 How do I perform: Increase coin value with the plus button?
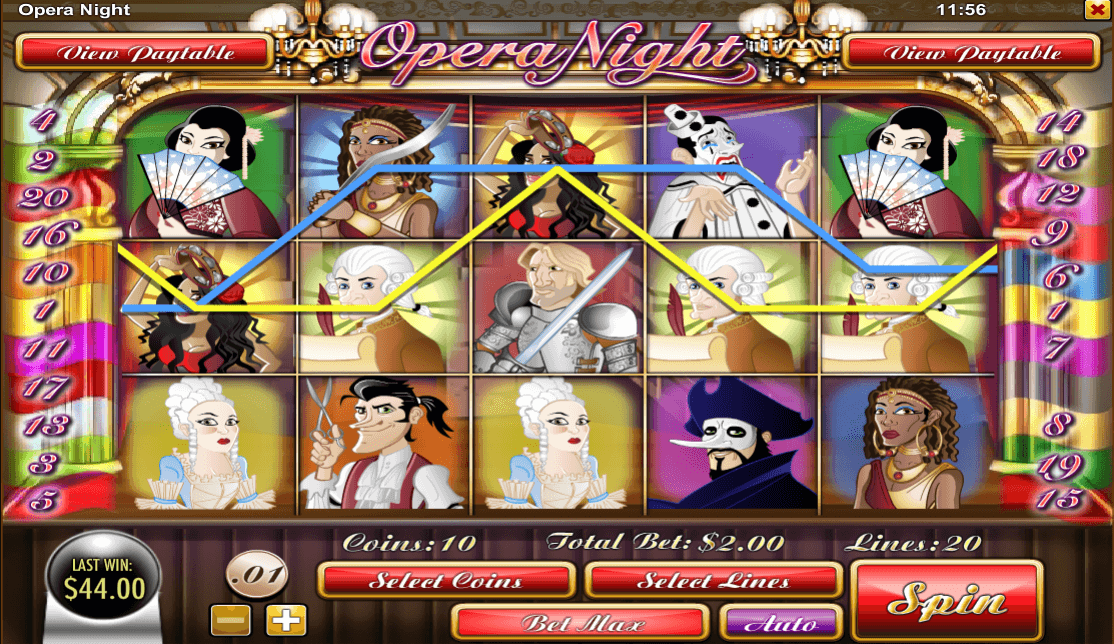coord(285,619)
